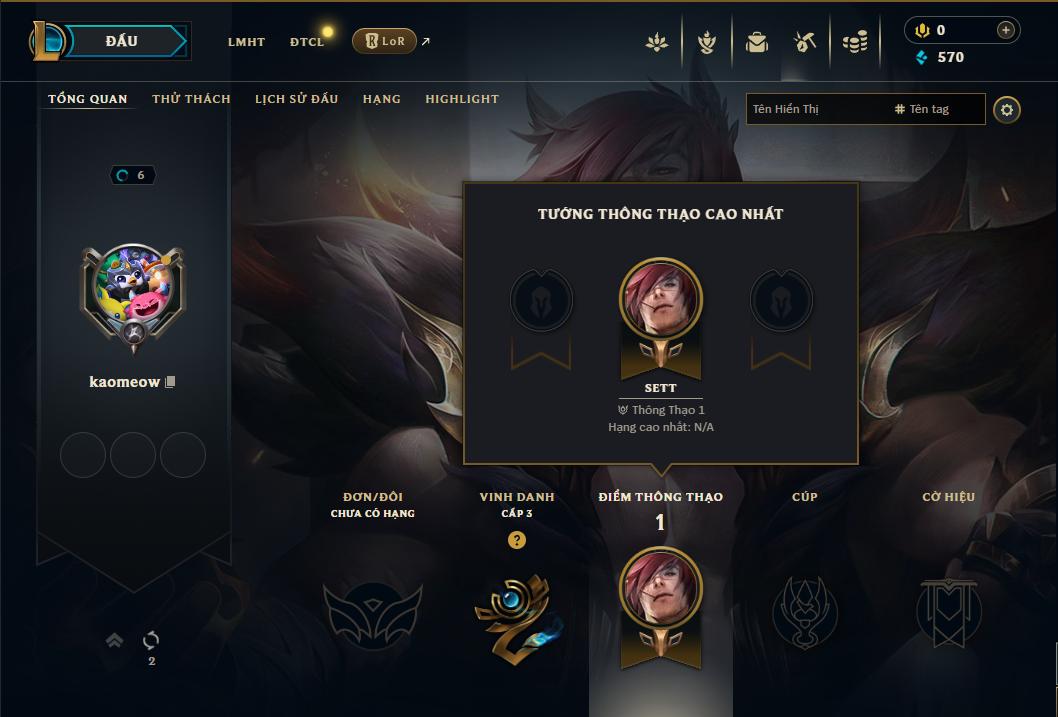Open the LMHT section

(x=246, y=42)
